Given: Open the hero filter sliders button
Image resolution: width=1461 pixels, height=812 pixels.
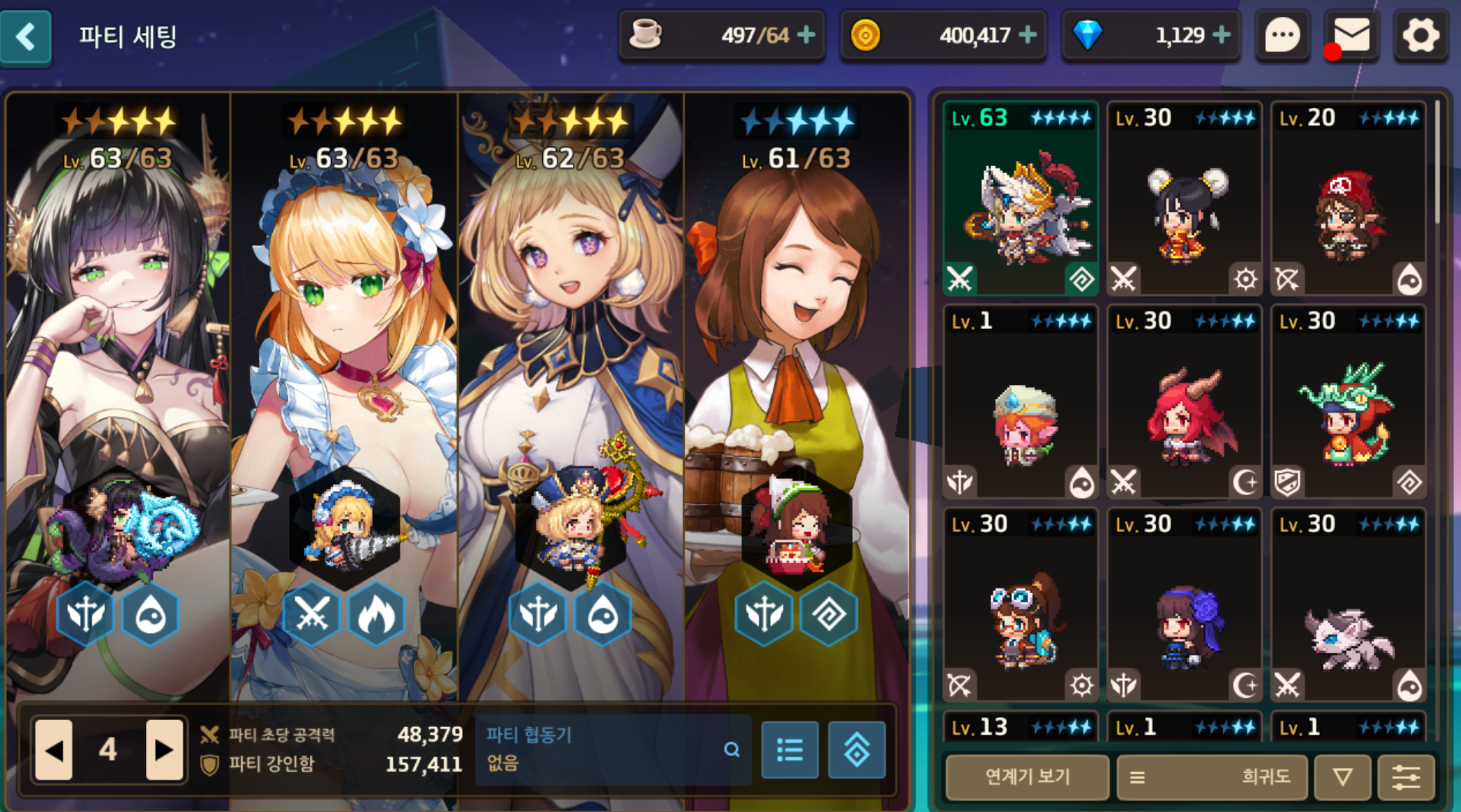Looking at the screenshot, I should pos(1406,777).
